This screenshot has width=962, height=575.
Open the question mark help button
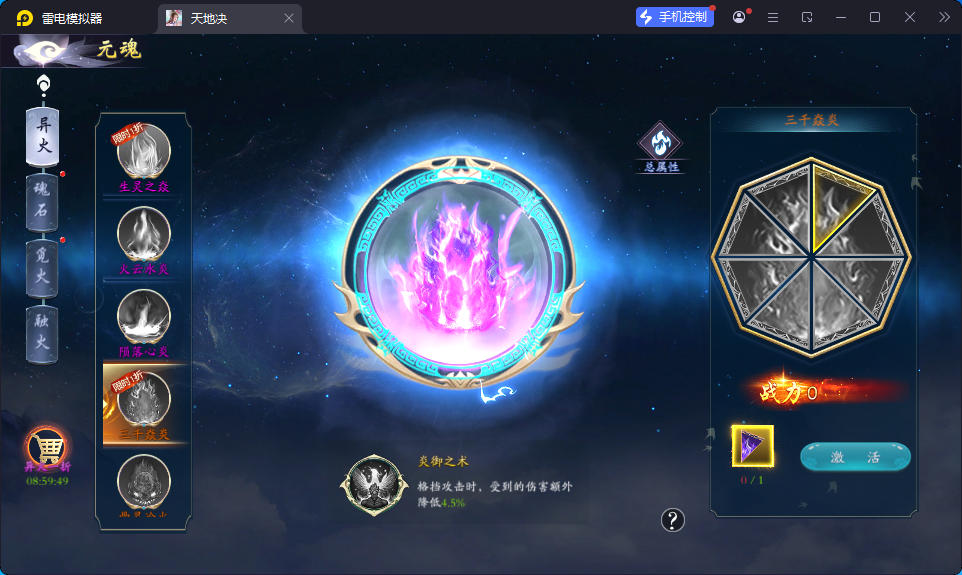(673, 520)
